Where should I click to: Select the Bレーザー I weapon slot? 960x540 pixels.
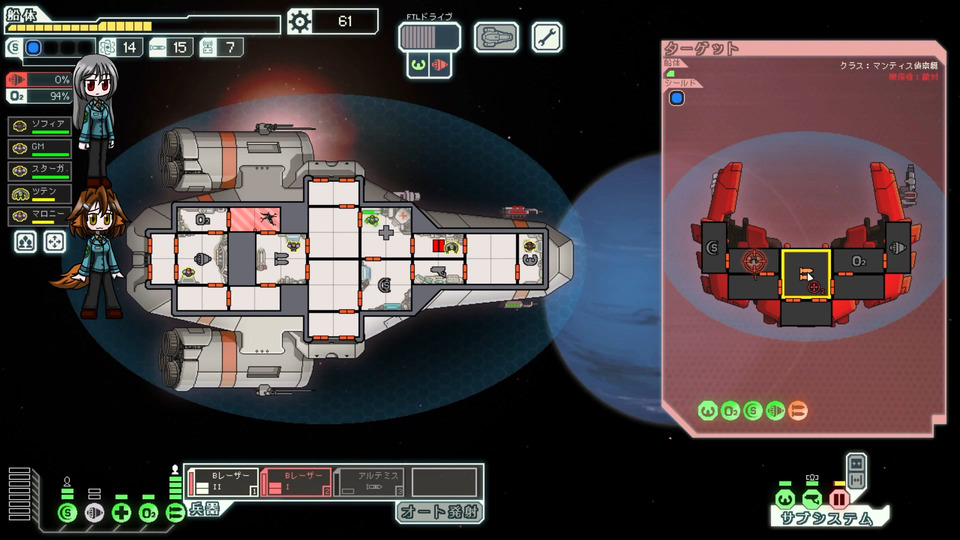tap(296, 482)
